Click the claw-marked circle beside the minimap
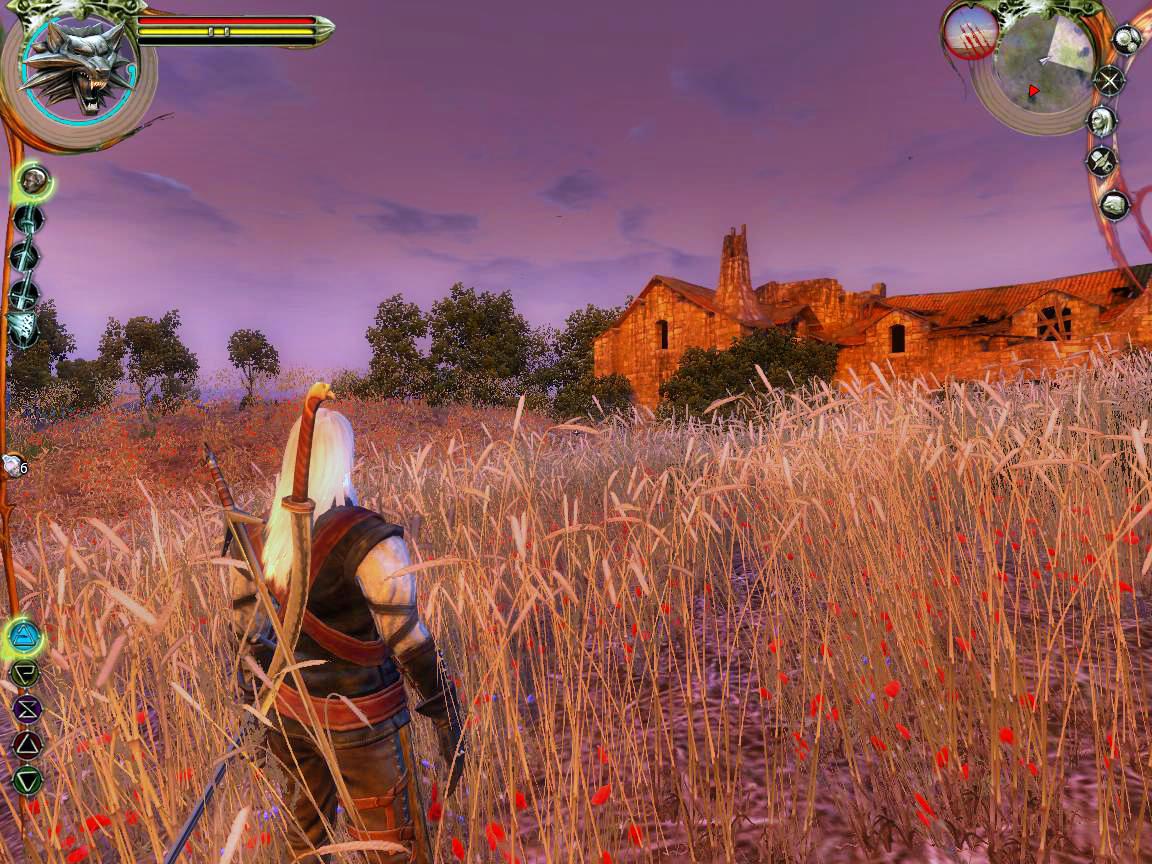The image size is (1152, 864). 970,33
